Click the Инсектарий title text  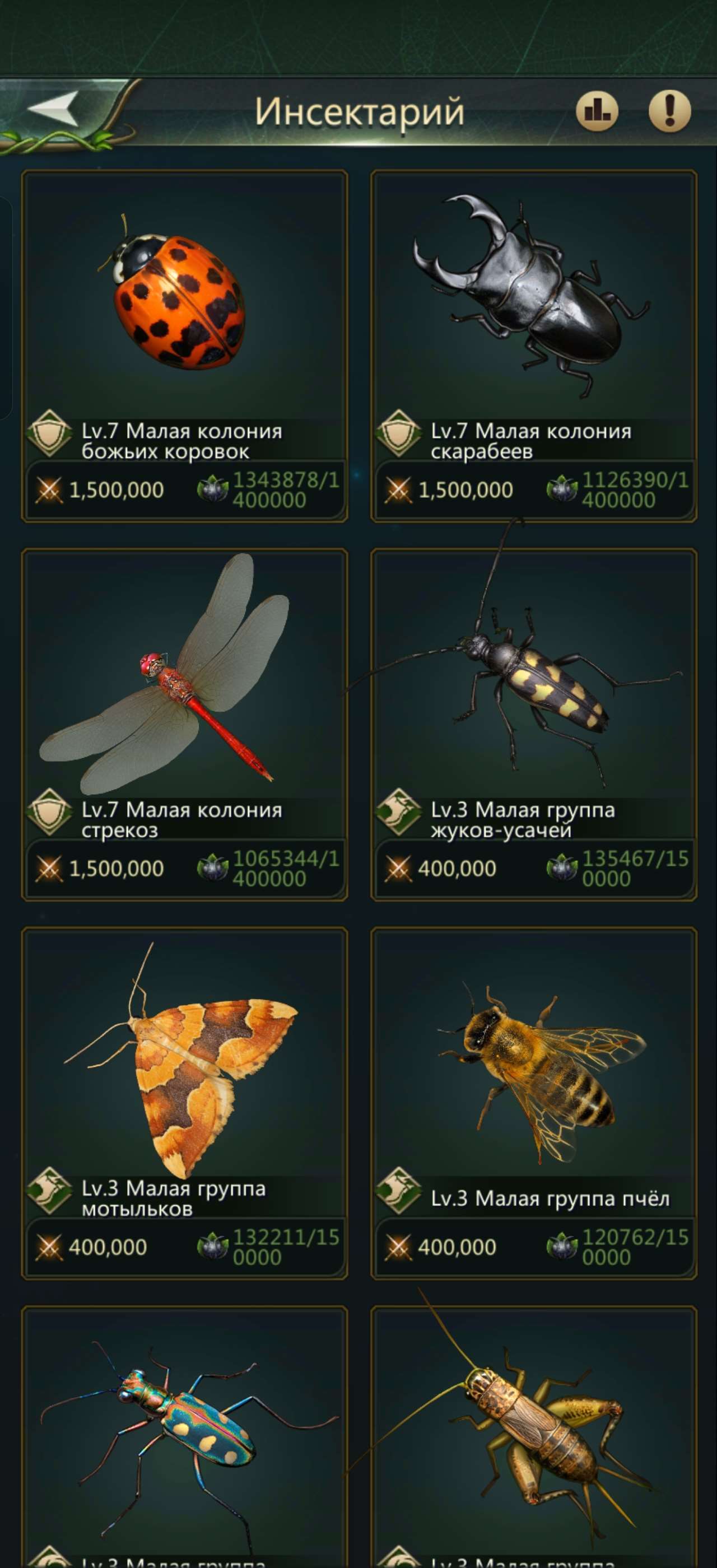pos(359,111)
